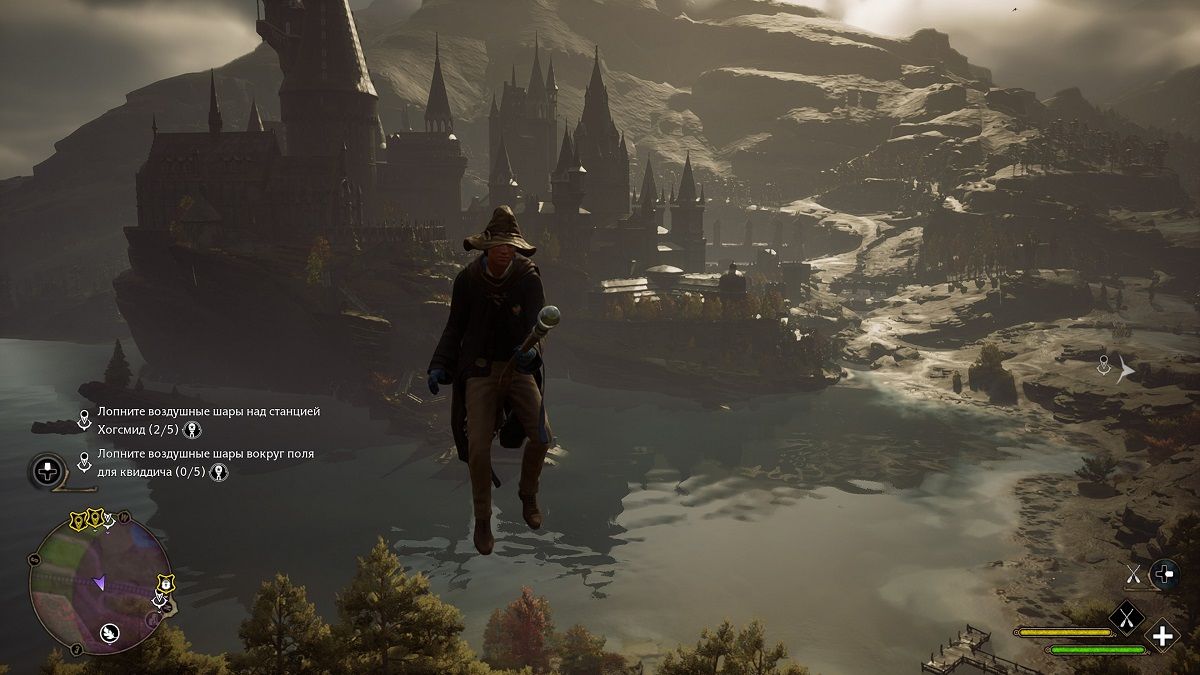Click the quest waypoint marker beside the arrow

point(1104,366)
